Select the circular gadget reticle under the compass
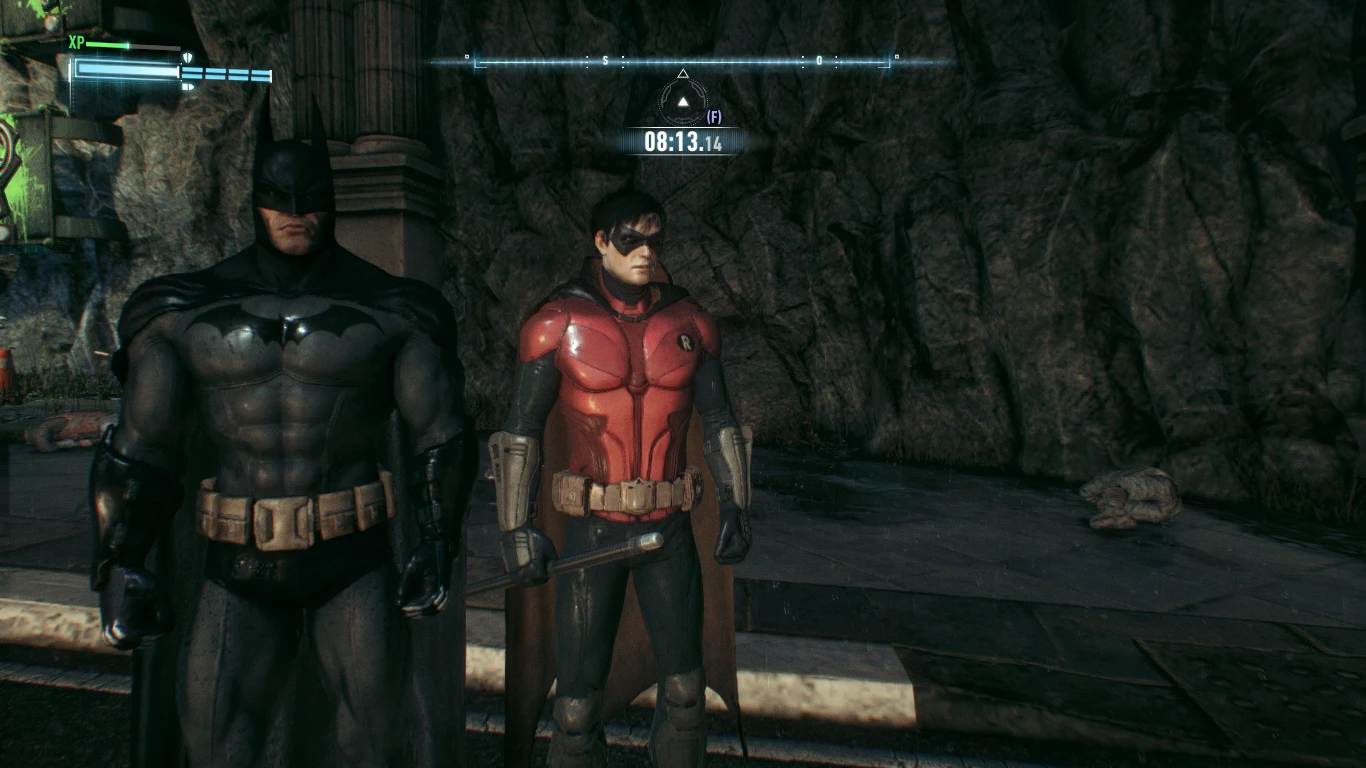Viewport: 1366px width, 768px height. coord(683,101)
